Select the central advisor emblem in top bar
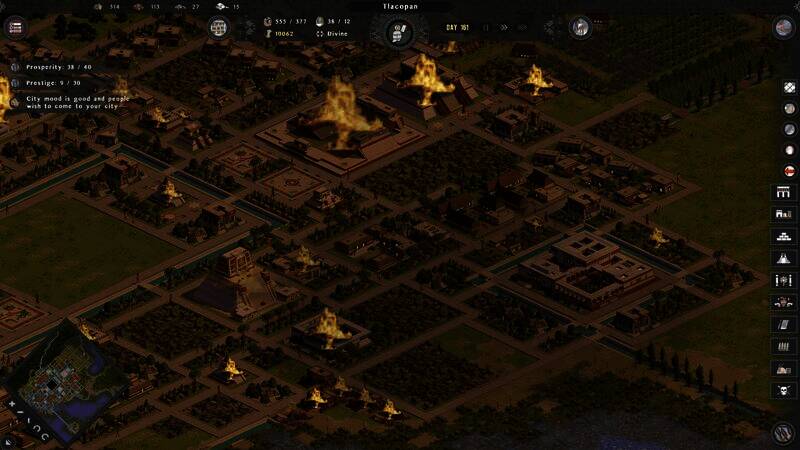 (x=399, y=31)
